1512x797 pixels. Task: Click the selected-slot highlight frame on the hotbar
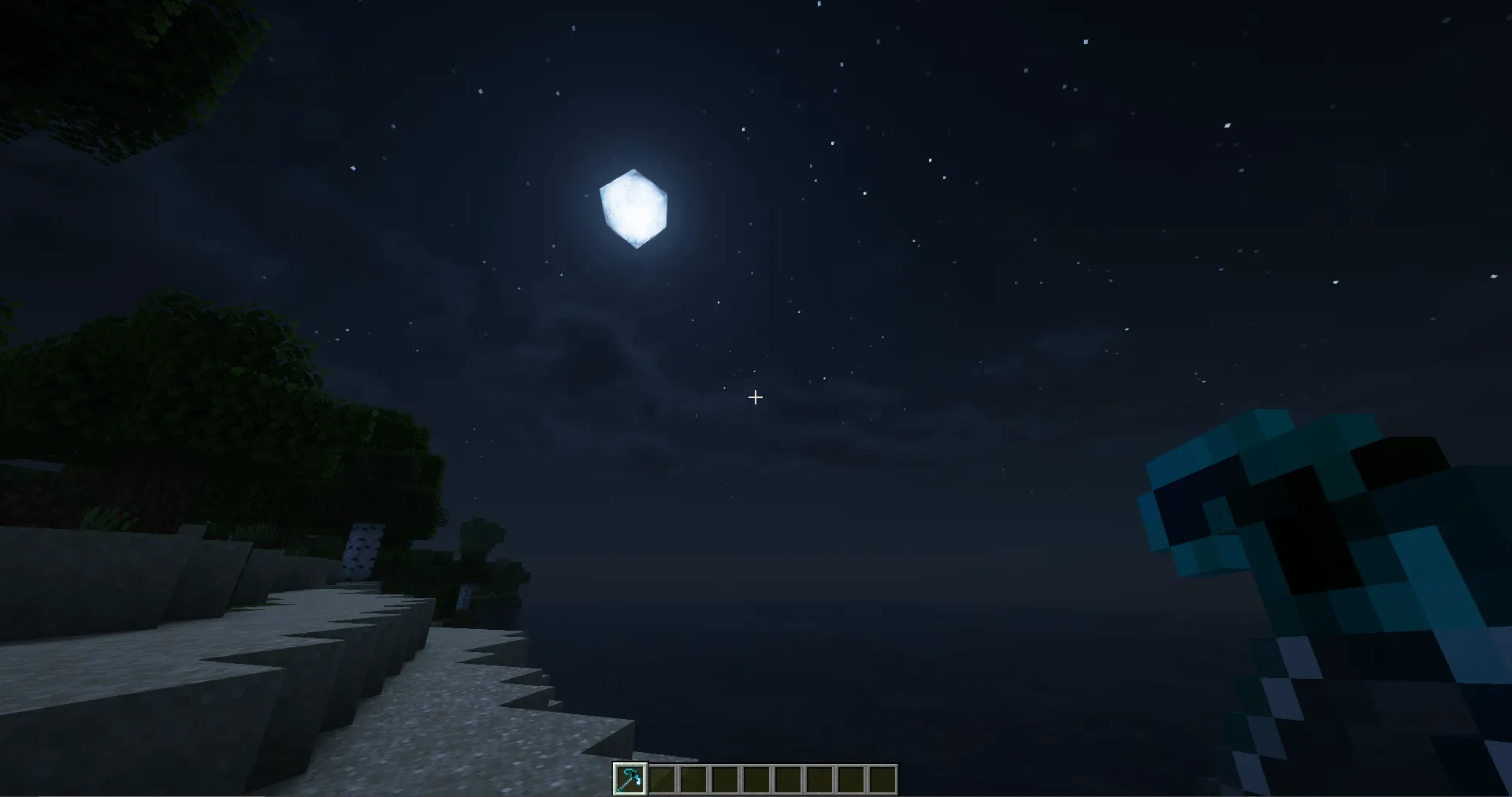click(629, 777)
